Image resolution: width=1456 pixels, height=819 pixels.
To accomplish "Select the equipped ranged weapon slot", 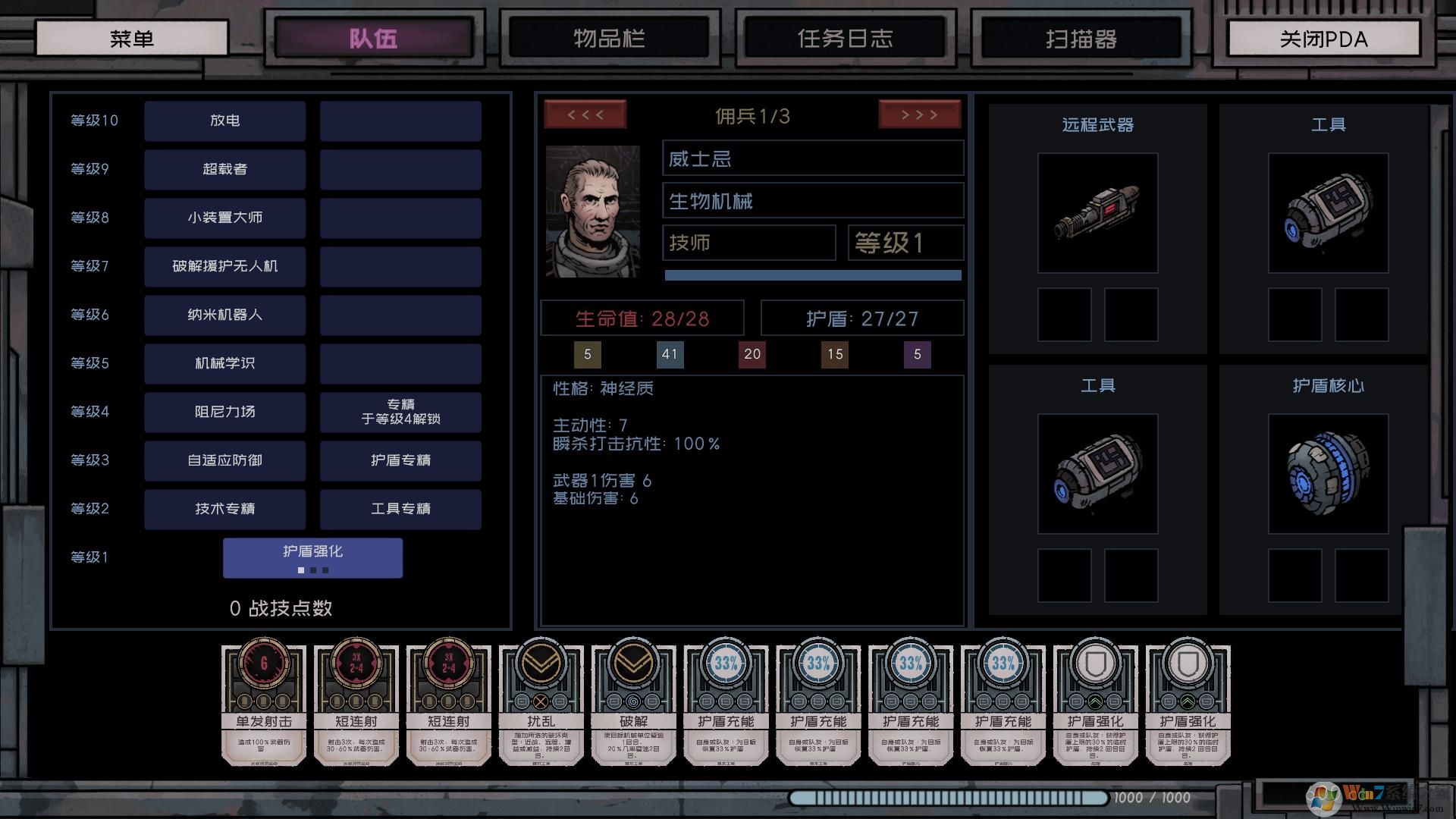I will [x=1097, y=213].
